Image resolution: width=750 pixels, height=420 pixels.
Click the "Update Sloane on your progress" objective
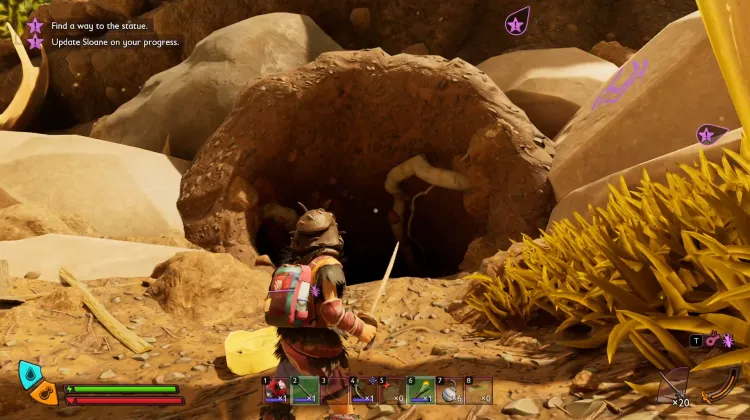pyautogui.click(x=114, y=42)
